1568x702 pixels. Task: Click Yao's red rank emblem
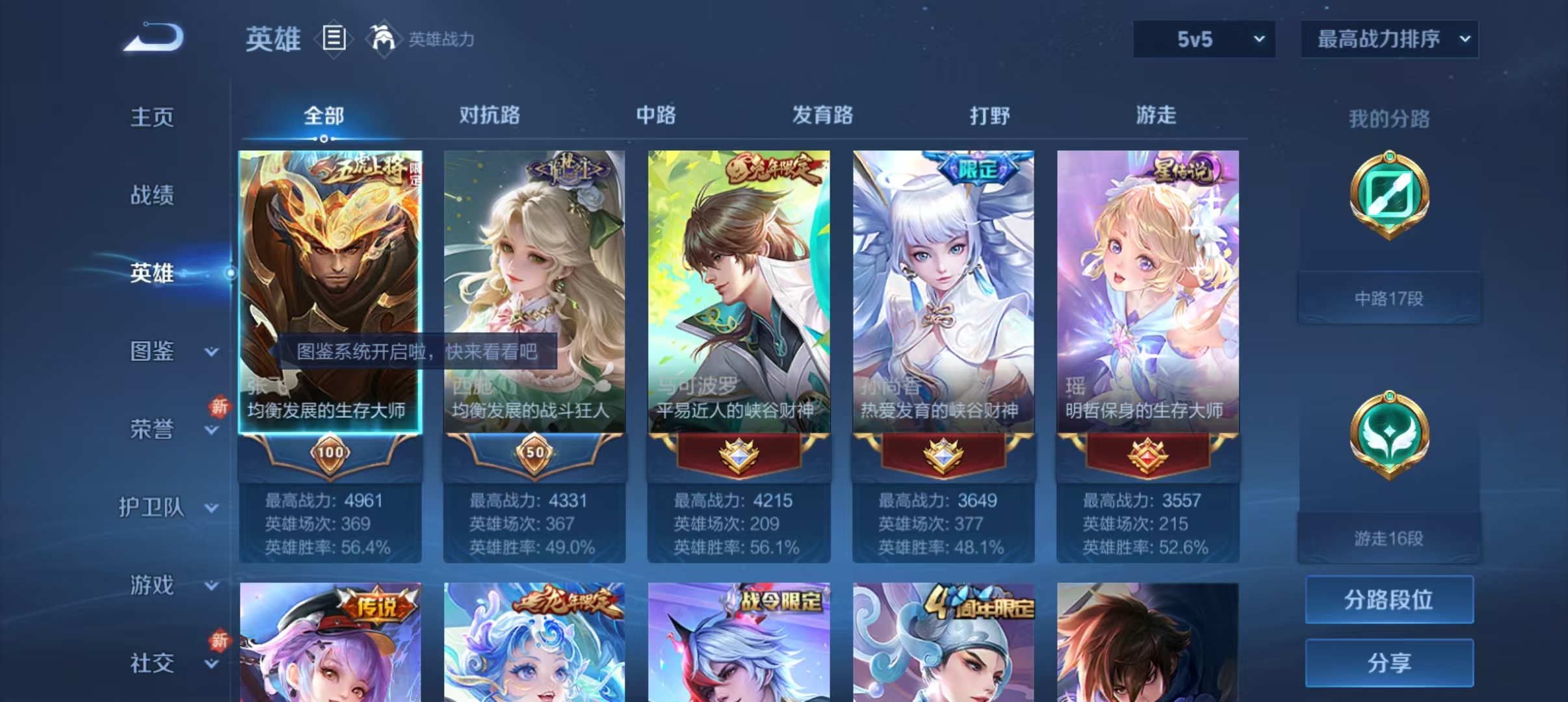(1147, 455)
